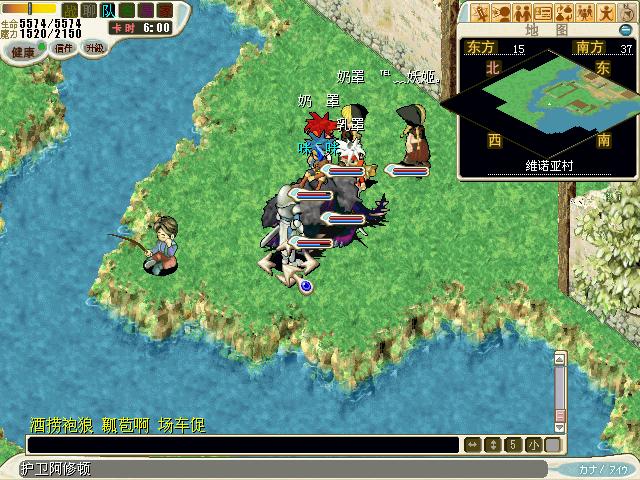Click the chat text input bar

(241, 445)
